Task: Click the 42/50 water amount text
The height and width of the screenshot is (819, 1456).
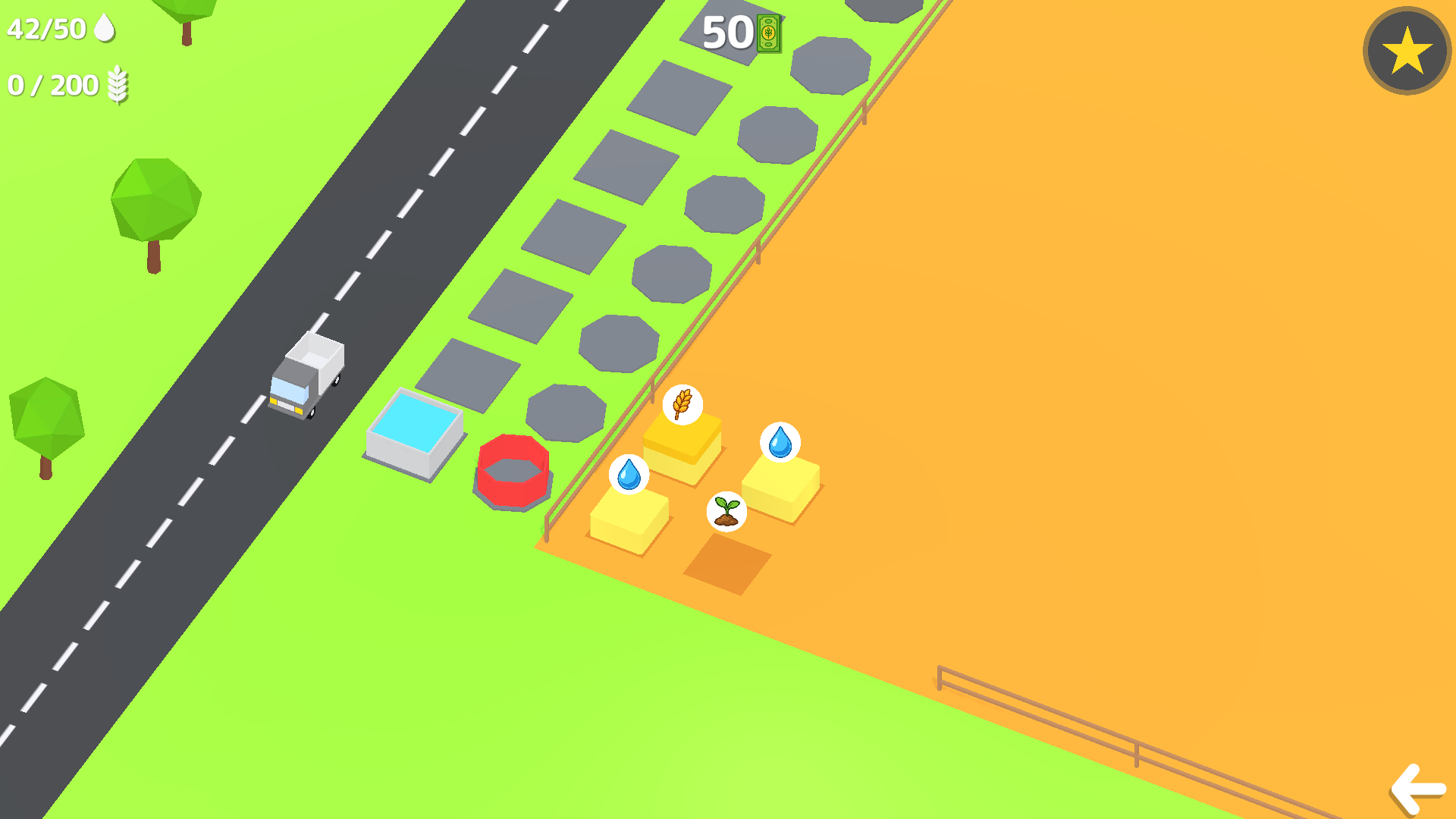Action: 45,28
